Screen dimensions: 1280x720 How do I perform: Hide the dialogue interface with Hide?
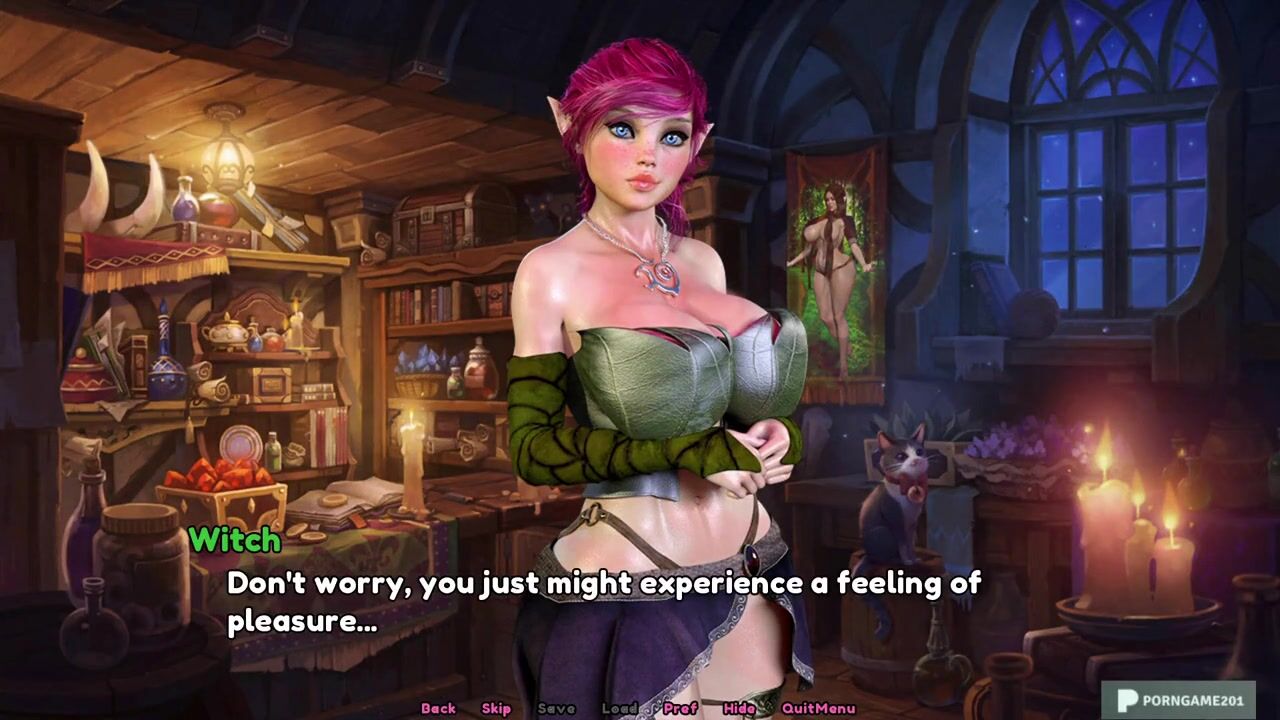click(739, 708)
